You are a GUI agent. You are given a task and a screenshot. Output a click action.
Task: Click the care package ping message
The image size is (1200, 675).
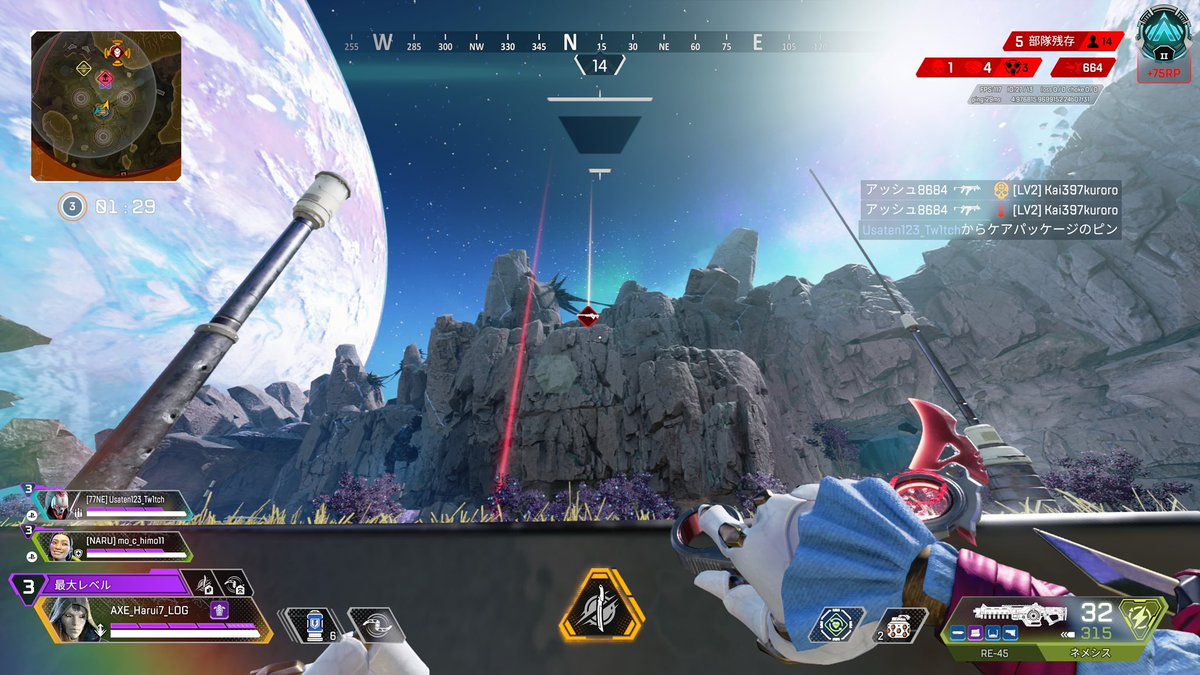coord(990,230)
